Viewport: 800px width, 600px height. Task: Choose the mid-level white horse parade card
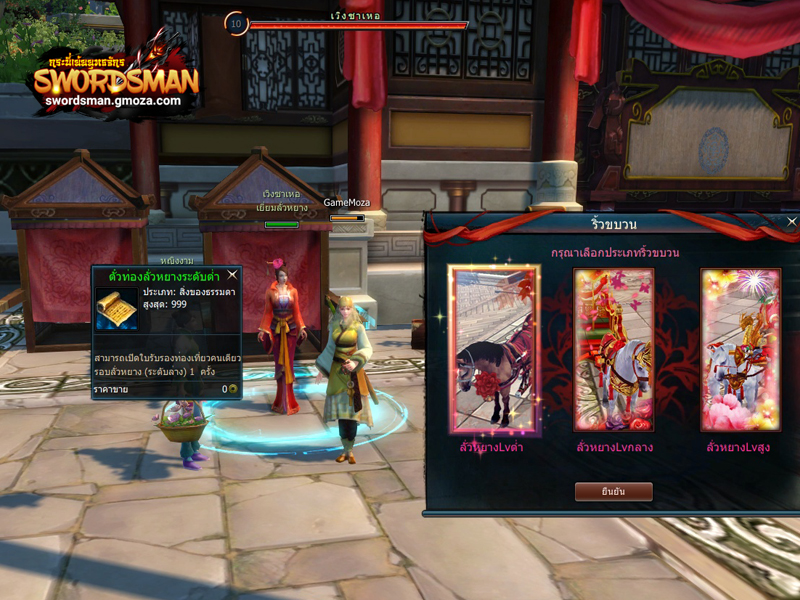[613, 350]
